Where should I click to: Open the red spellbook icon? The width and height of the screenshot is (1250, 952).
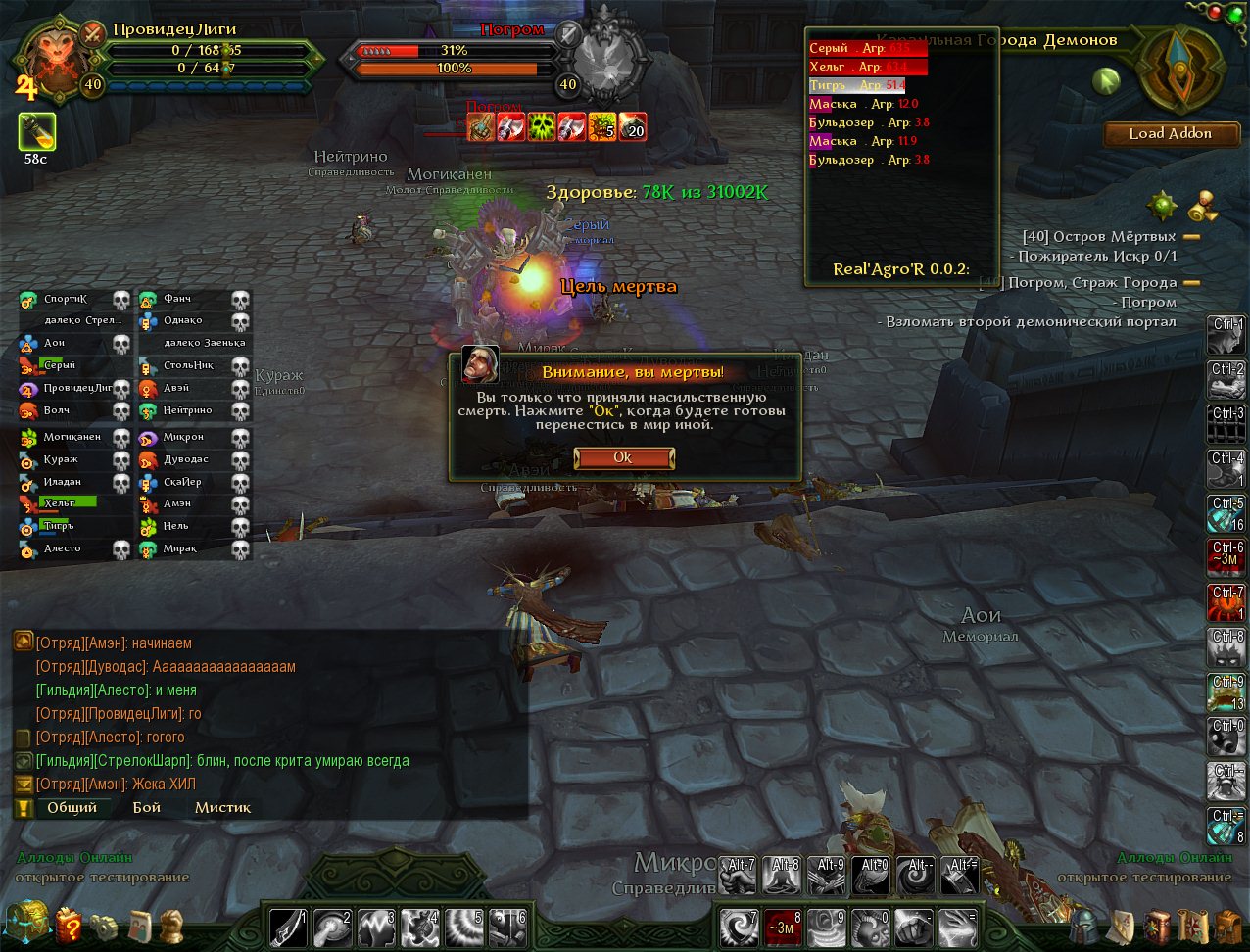coord(1159,925)
